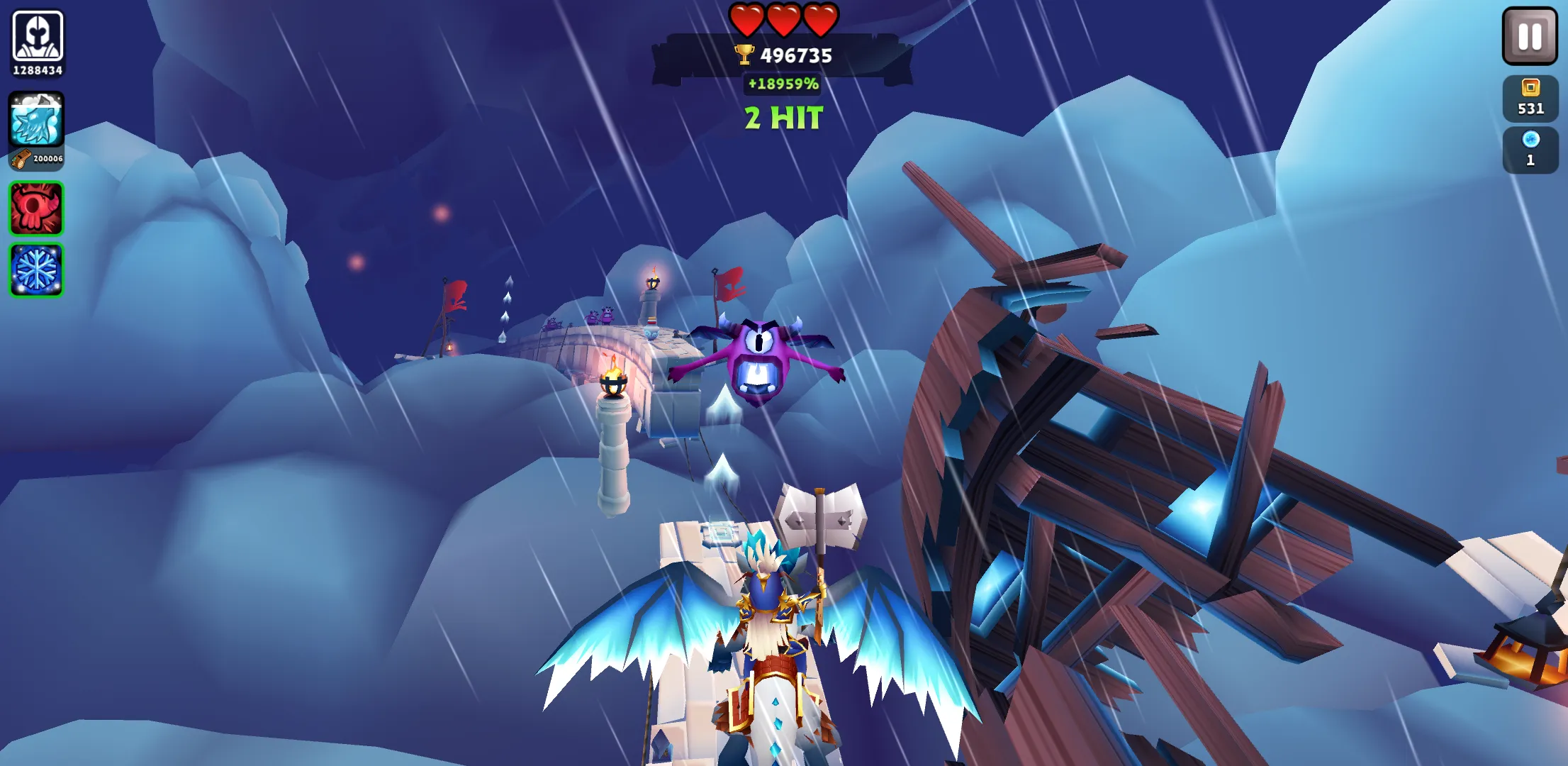Image resolution: width=1568 pixels, height=766 pixels.
Task: Click the gold coin counter showing 531
Action: click(x=1530, y=98)
